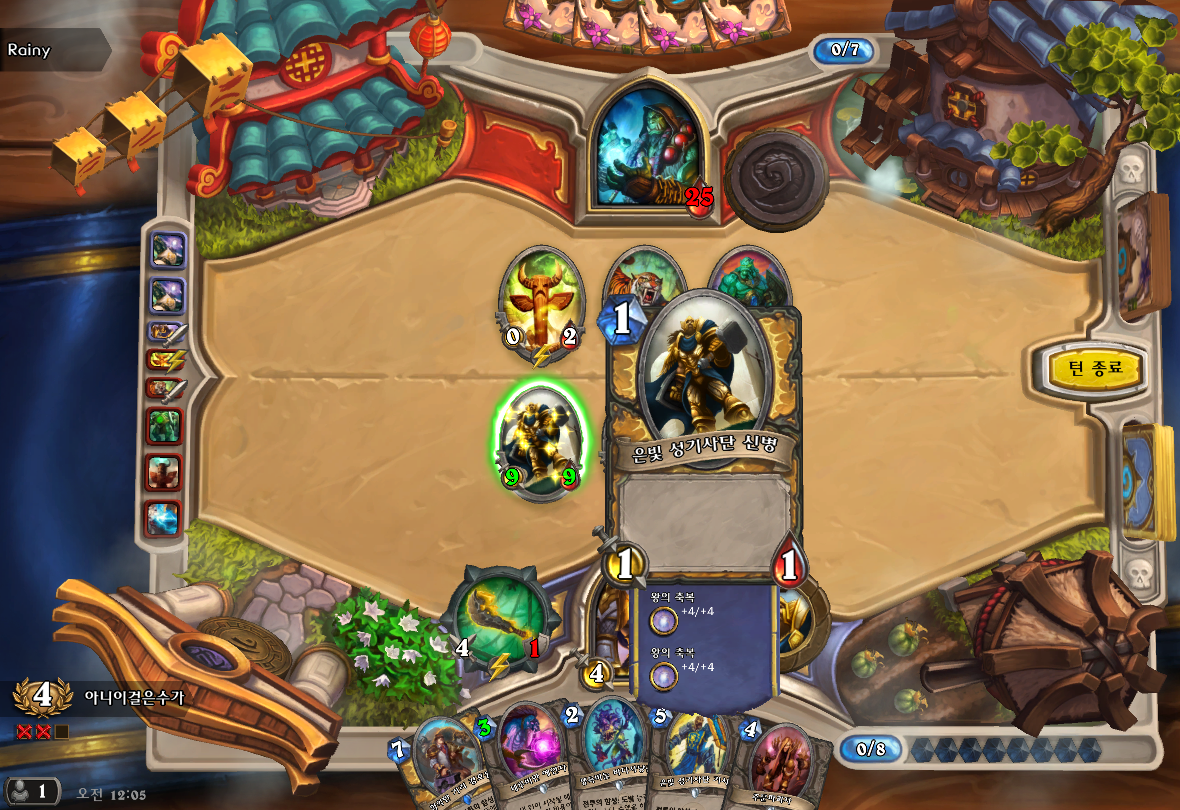Inspect the horned tauren history tile
1180x810 pixels.
tap(164, 472)
